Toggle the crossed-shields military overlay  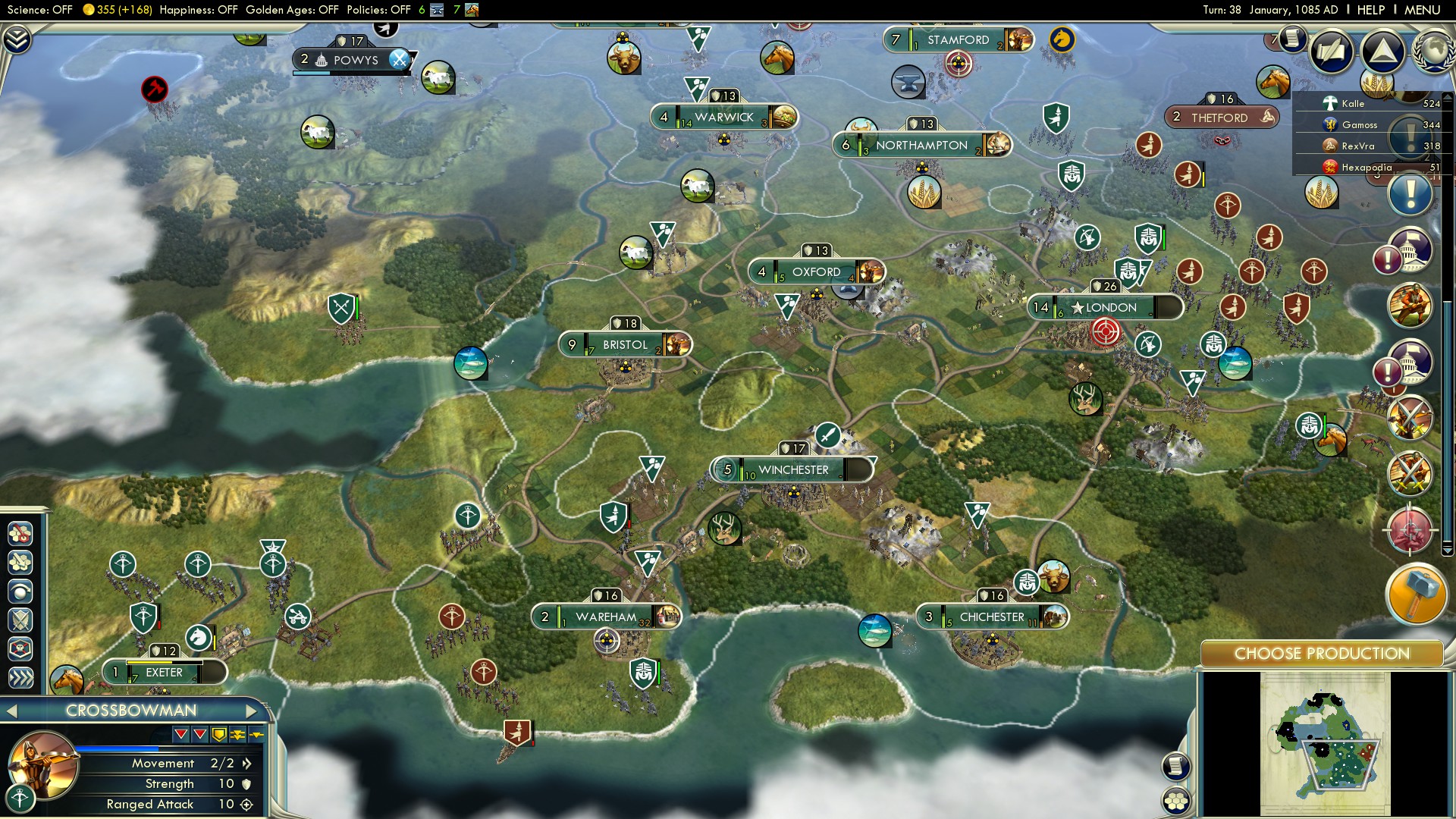click(20, 620)
